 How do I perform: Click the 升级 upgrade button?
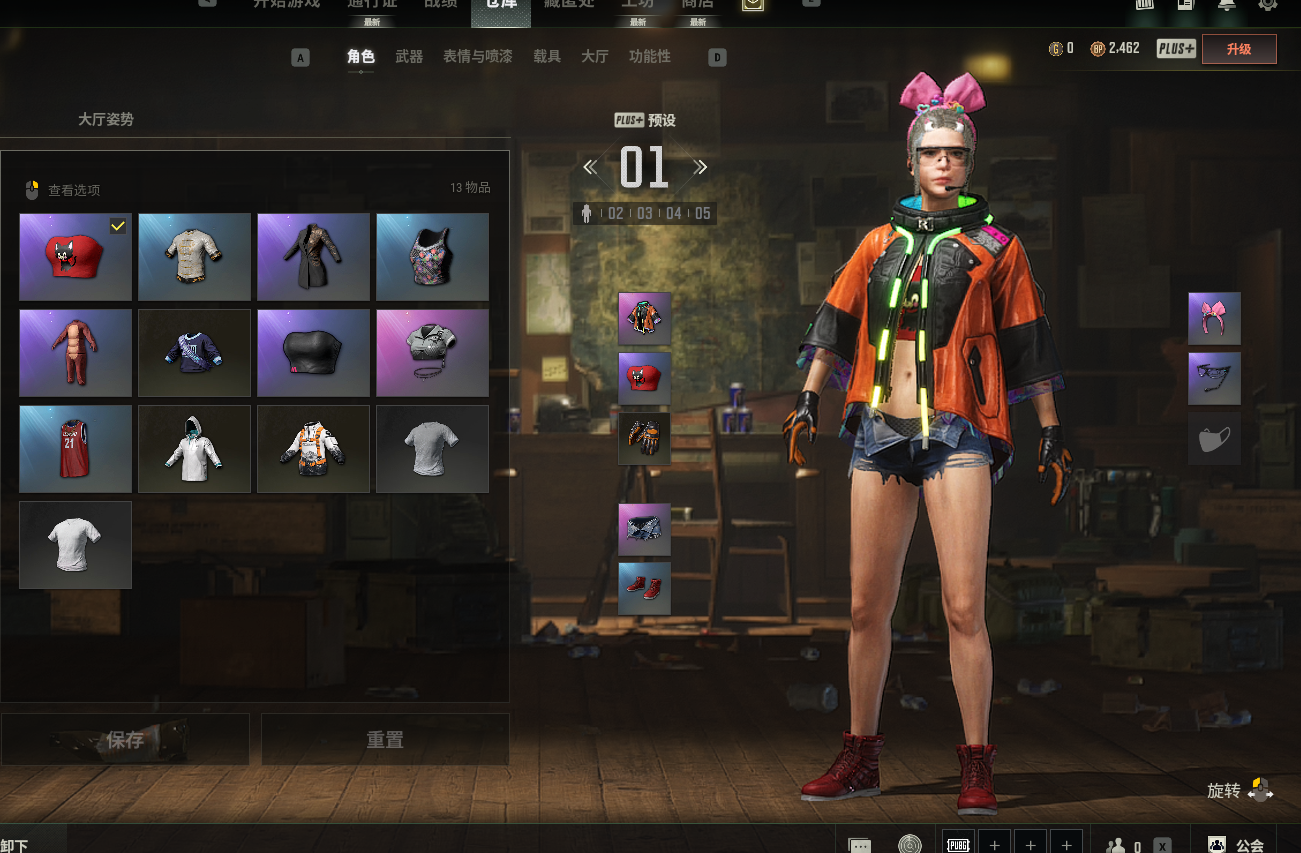(1239, 49)
